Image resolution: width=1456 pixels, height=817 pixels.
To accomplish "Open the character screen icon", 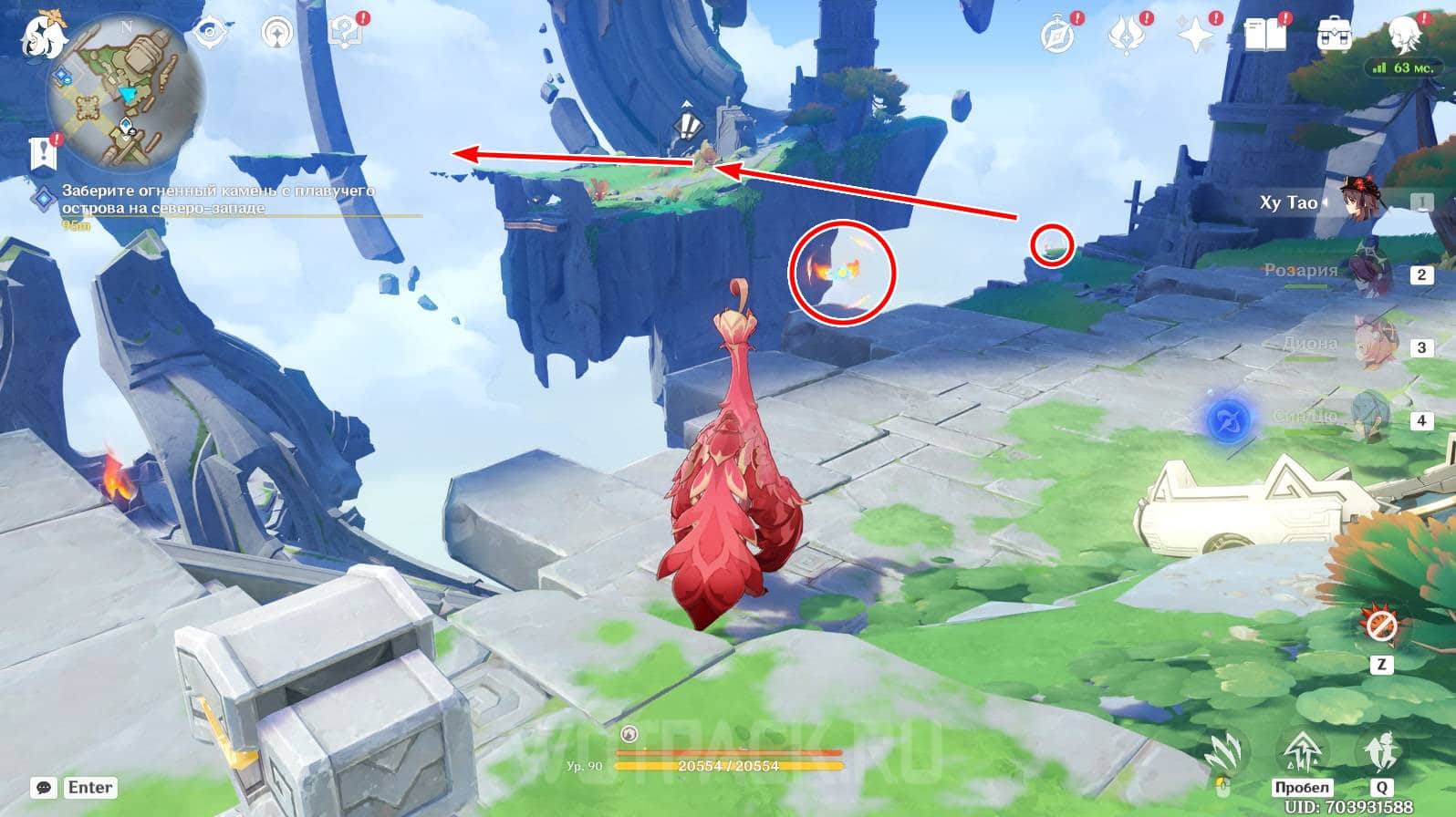I will [1405, 33].
